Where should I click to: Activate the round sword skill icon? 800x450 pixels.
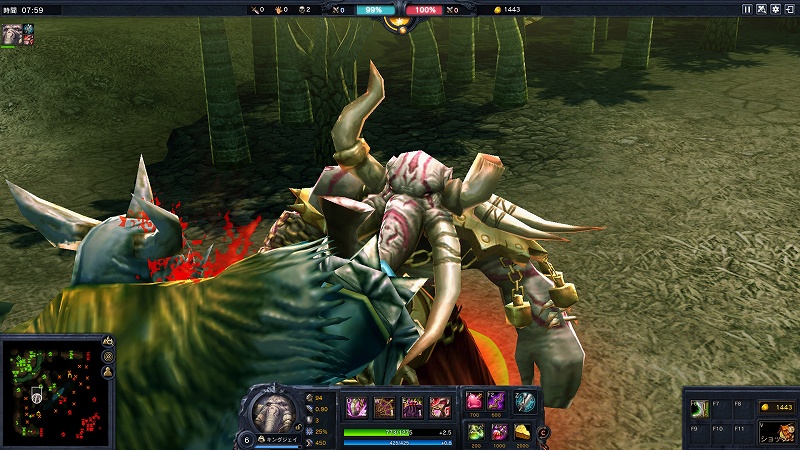(x=525, y=401)
